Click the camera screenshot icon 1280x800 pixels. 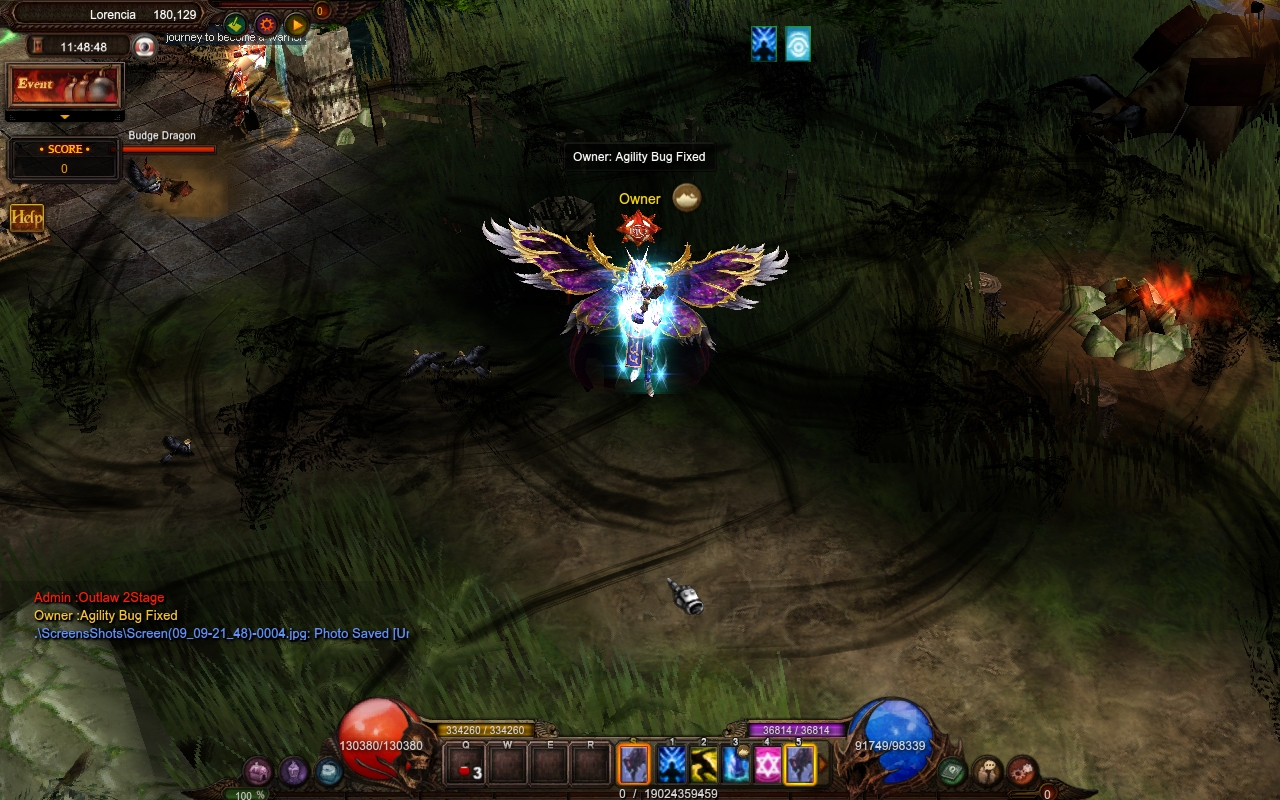(146, 47)
